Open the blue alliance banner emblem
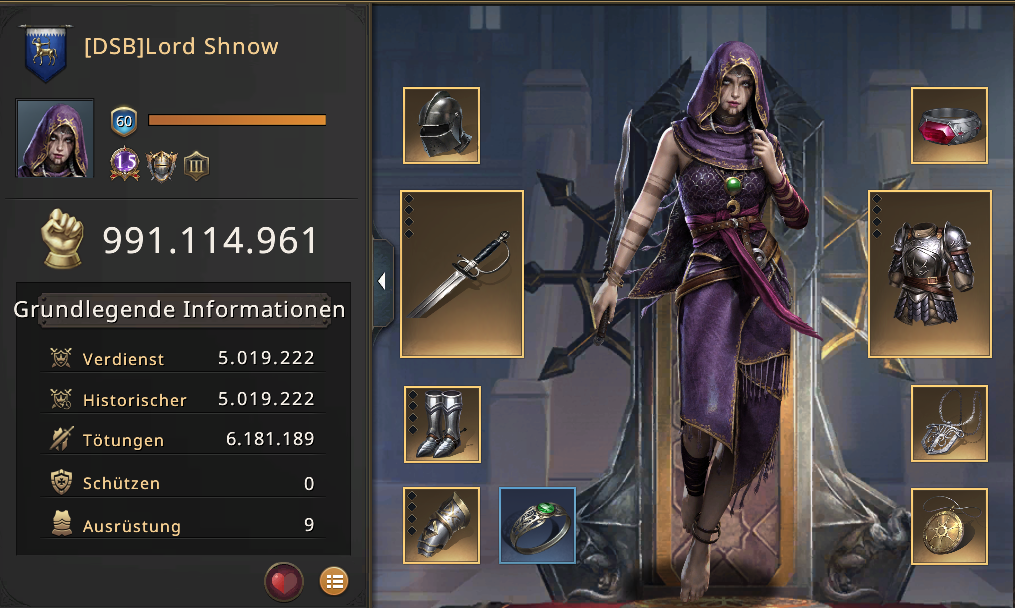Screen dimensions: 1015x608 pos(43,53)
